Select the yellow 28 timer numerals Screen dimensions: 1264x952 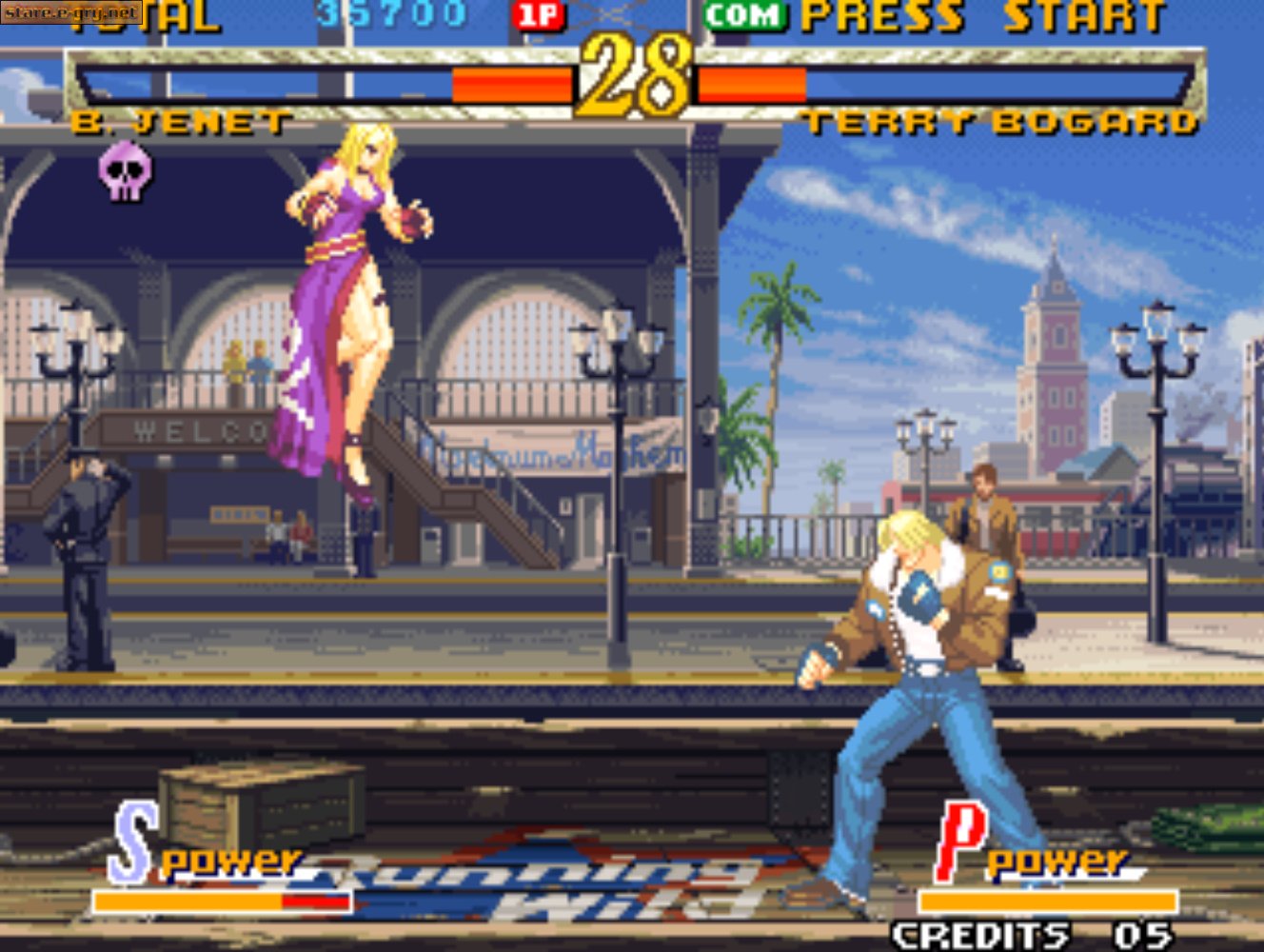point(633,76)
